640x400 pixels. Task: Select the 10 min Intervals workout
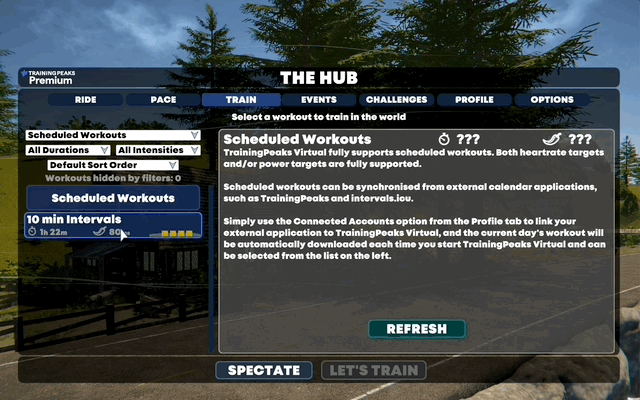click(113, 226)
